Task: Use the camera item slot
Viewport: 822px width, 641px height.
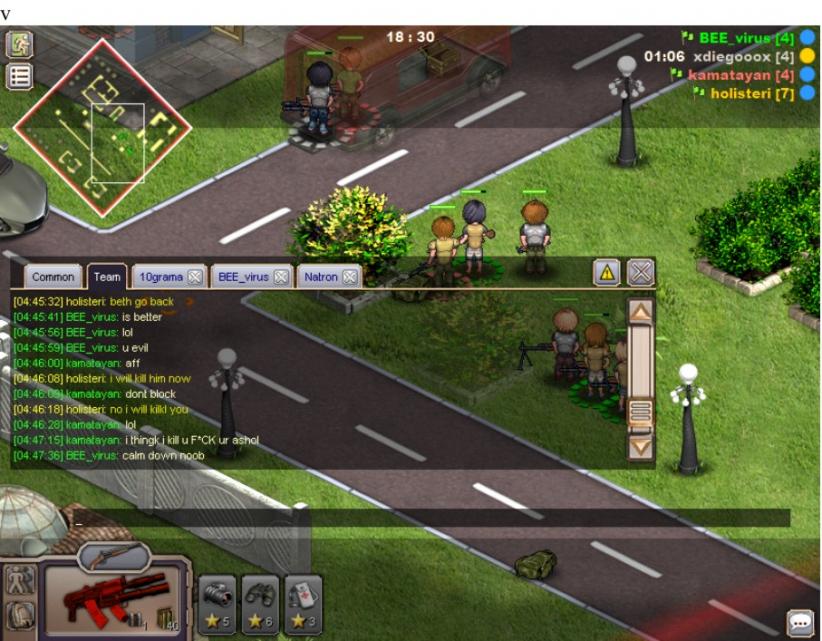Action: [217, 600]
